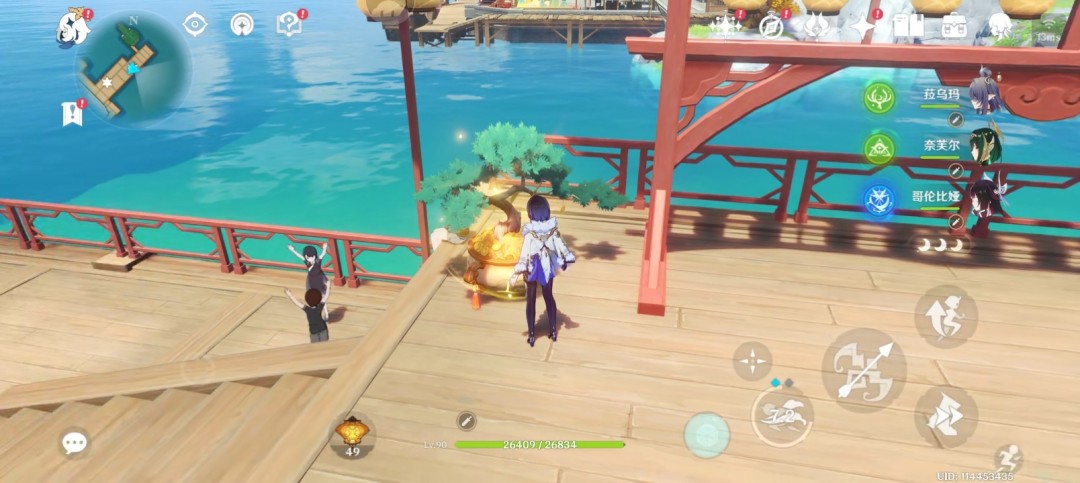This screenshot has height=483, width=1080.
Task: Open the Adventurer Handbook compass icon
Action: pyautogui.click(x=770, y=26)
